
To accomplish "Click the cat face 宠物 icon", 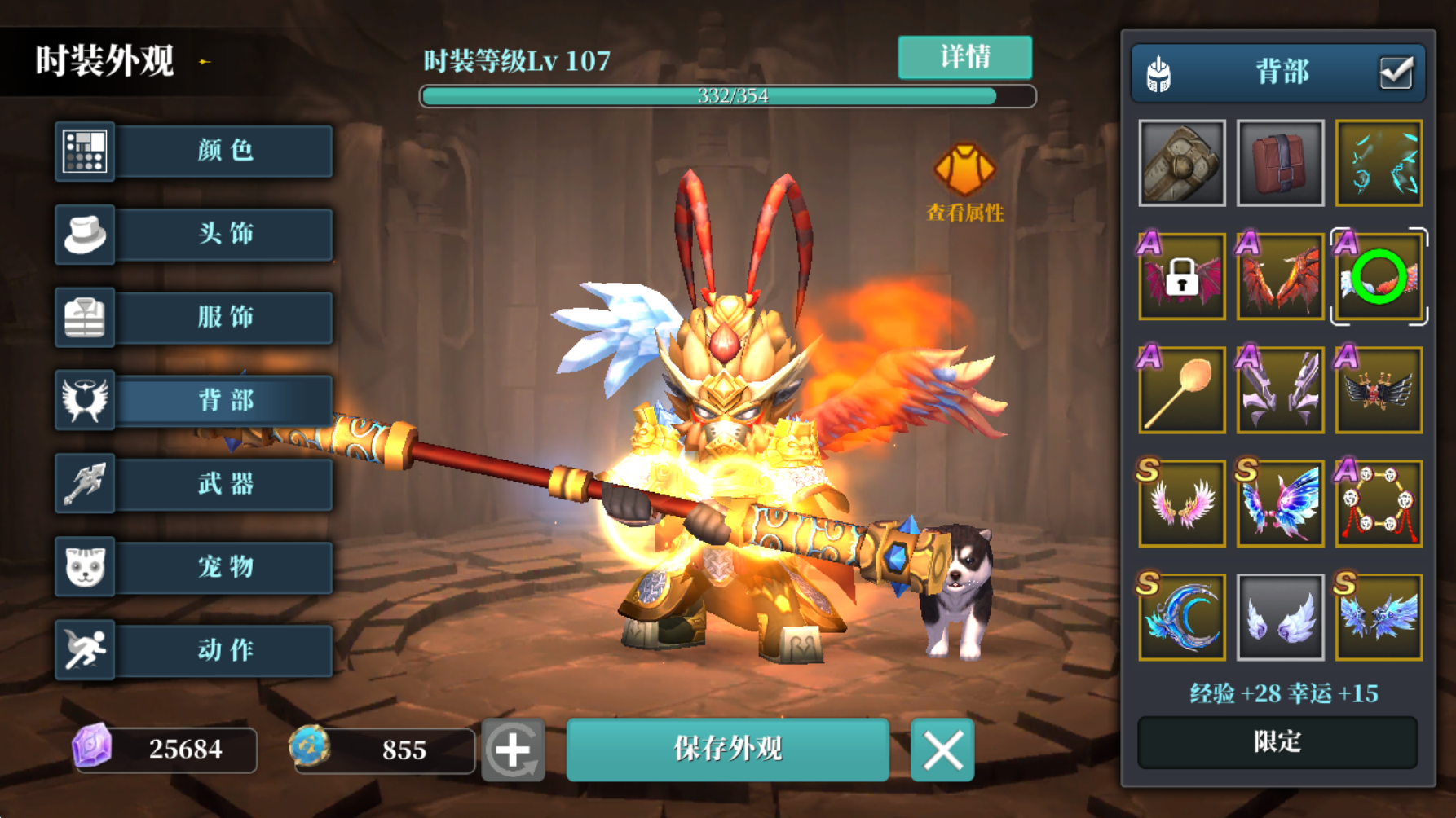I will click(86, 567).
